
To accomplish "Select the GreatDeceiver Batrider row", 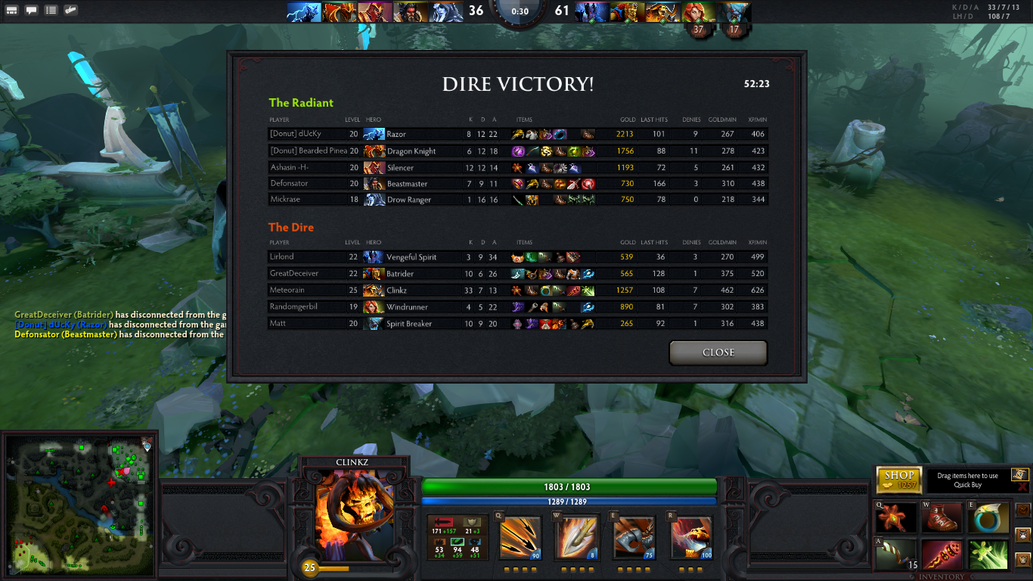I will (x=518, y=273).
